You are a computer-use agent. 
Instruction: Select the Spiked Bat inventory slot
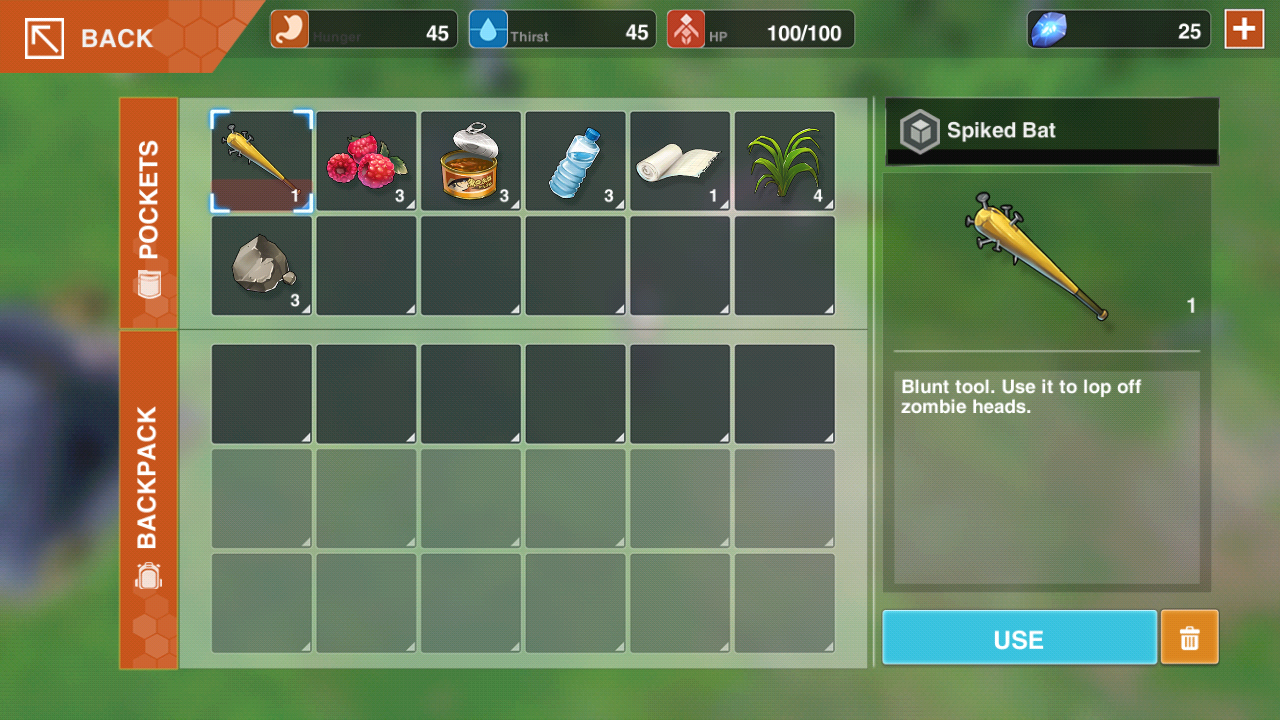point(262,161)
